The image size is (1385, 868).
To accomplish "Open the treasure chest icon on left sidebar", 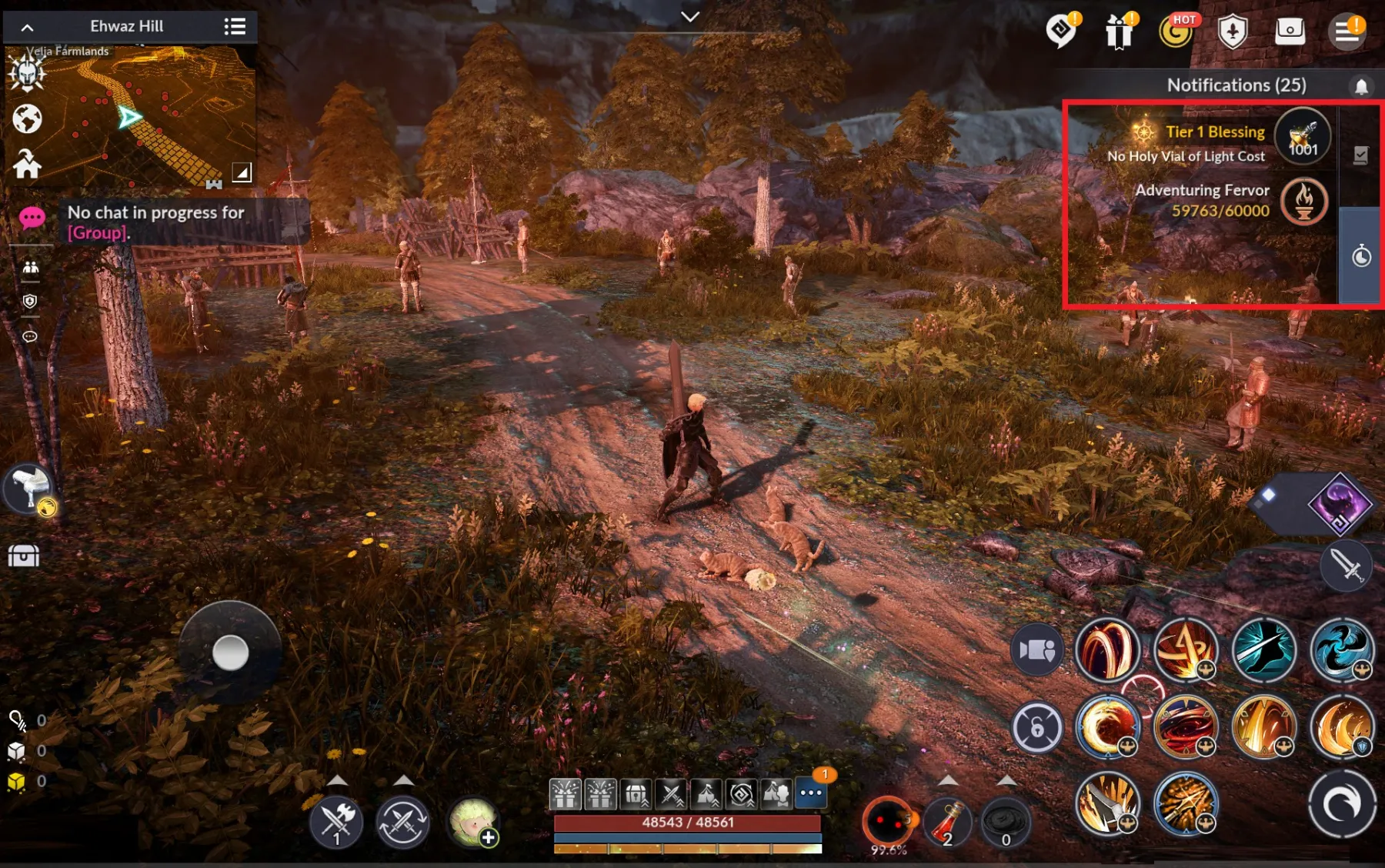I will pyautogui.click(x=23, y=556).
